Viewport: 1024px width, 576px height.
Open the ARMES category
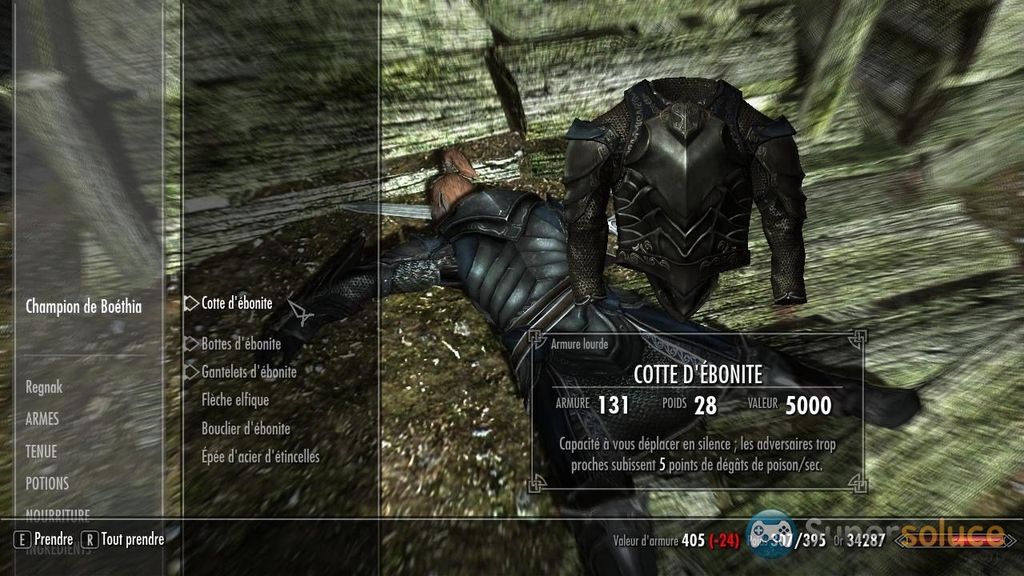click(42, 419)
